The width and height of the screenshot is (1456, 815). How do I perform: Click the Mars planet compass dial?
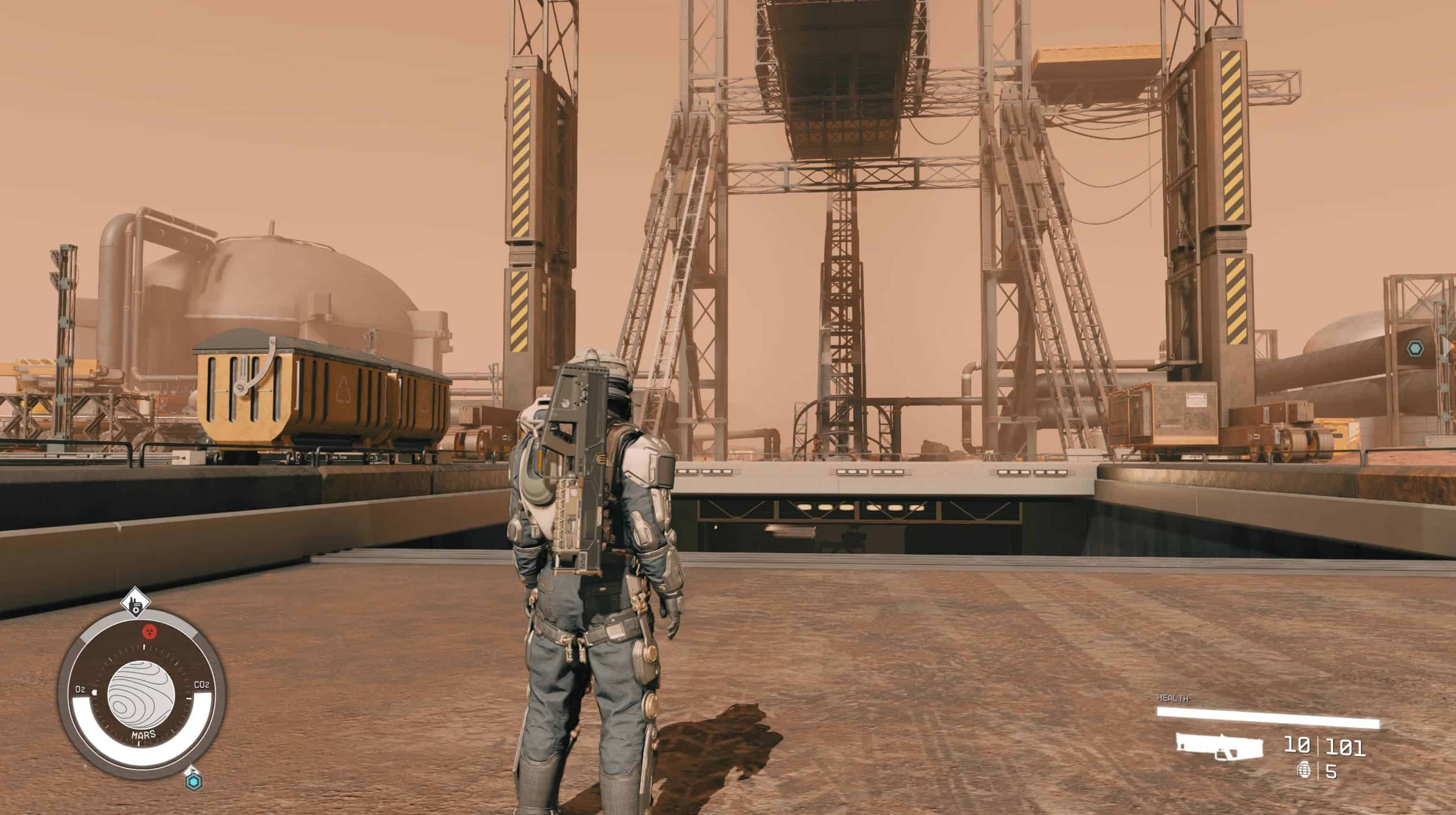point(141,694)
